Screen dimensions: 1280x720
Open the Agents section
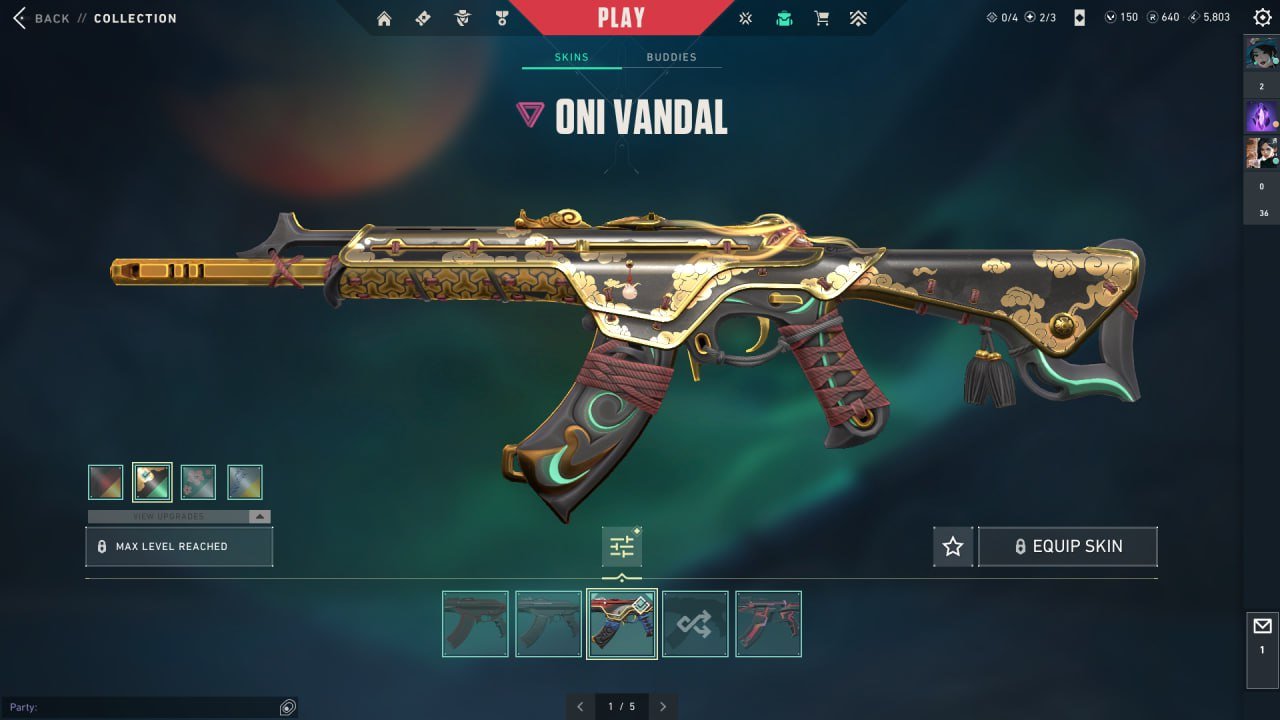(x=462, y=17)
